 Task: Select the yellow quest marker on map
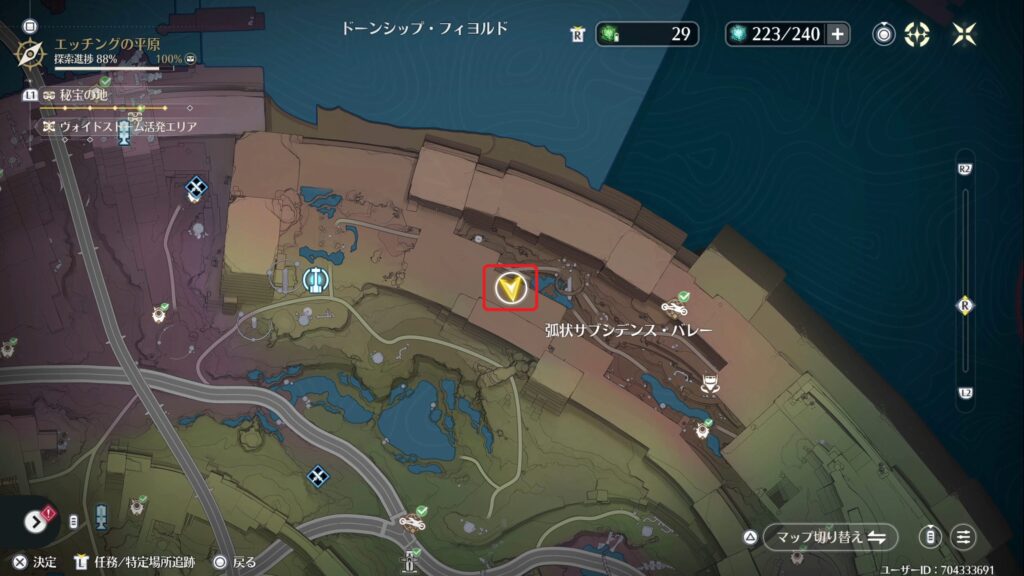point(510,288)
